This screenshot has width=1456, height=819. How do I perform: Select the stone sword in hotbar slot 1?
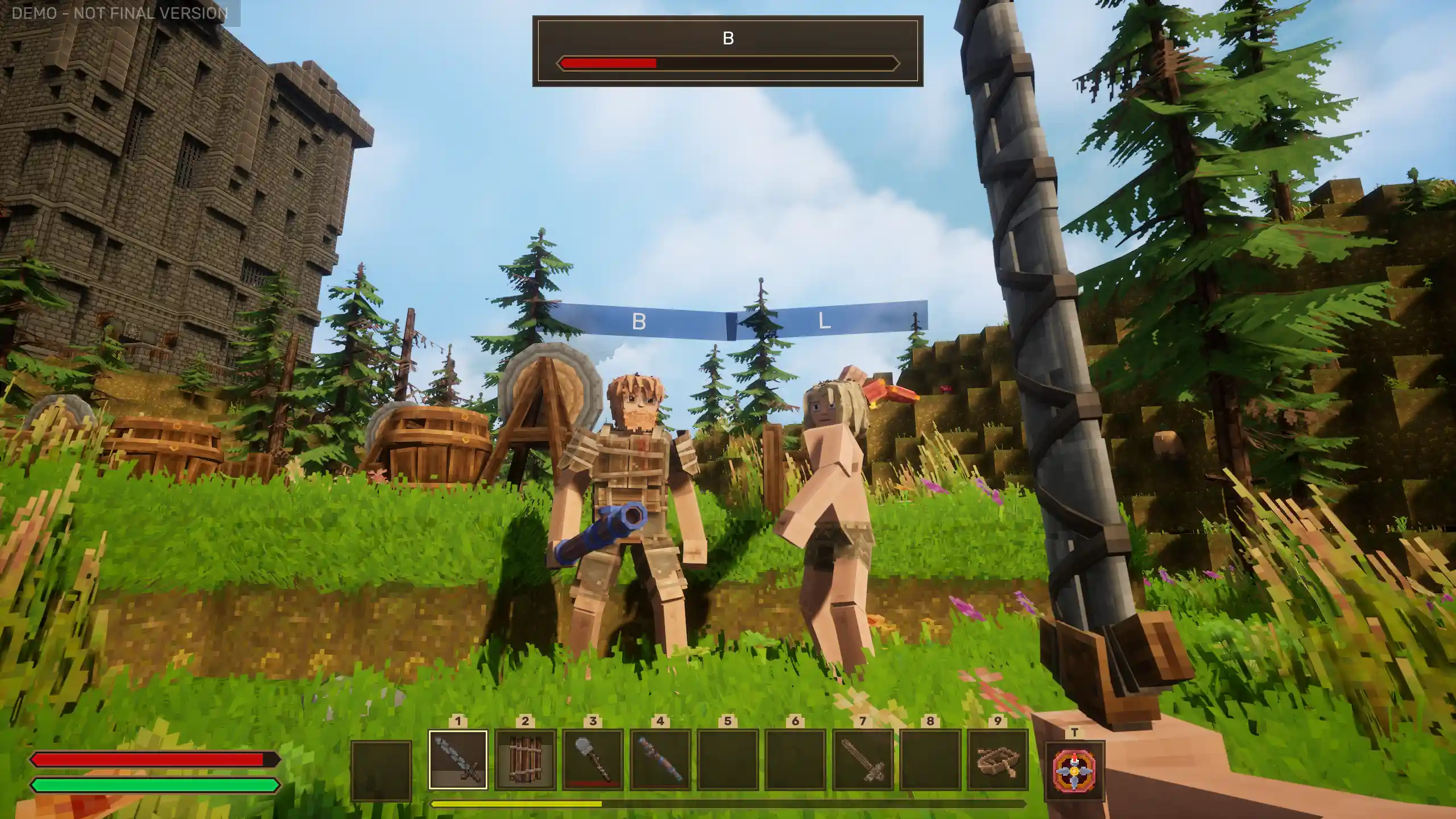[x=458, y=760]
